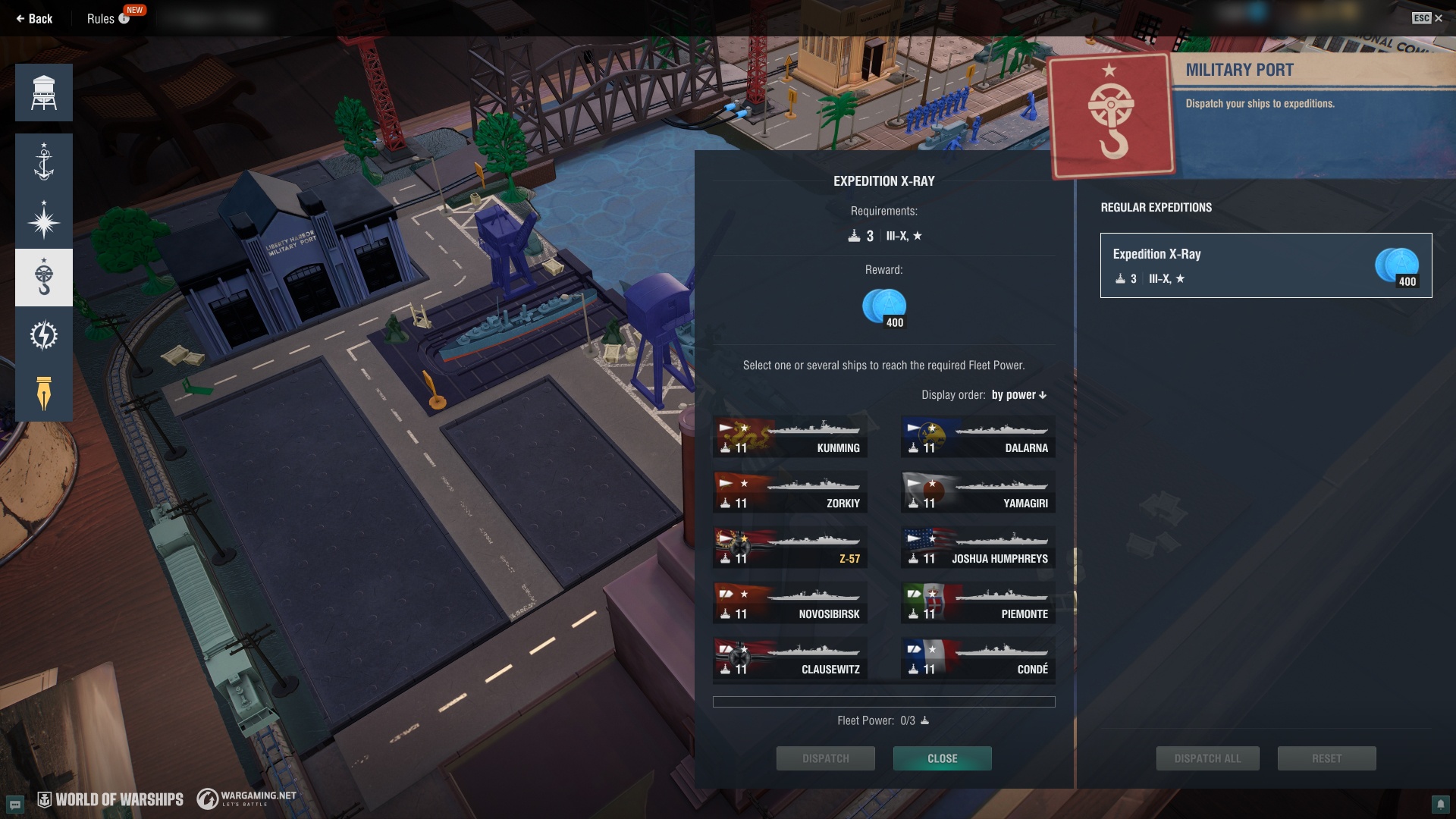Choose the Dalarna ship
The image size is (1456, 819).
coord(977,438)
